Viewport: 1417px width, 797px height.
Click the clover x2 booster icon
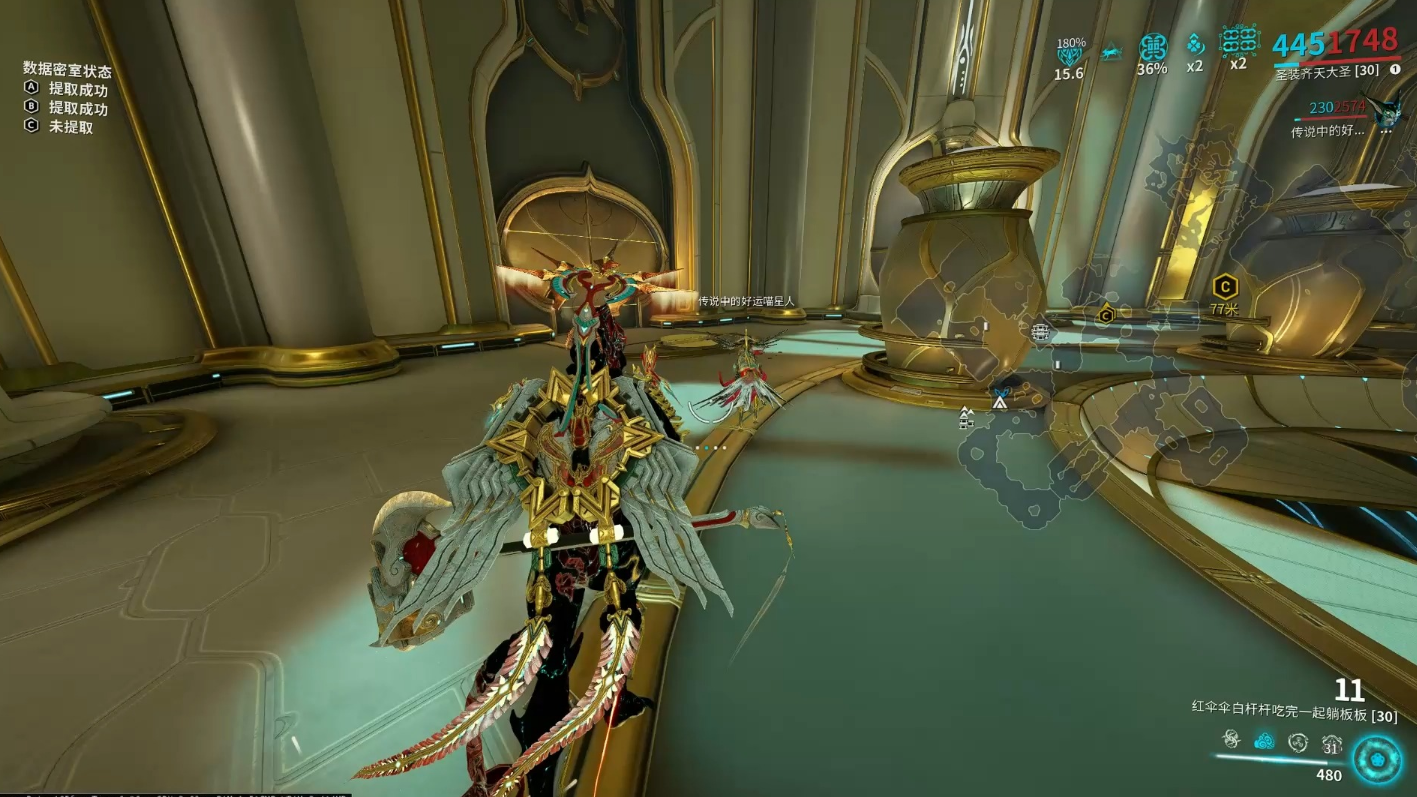click(x=1195, y=46)
